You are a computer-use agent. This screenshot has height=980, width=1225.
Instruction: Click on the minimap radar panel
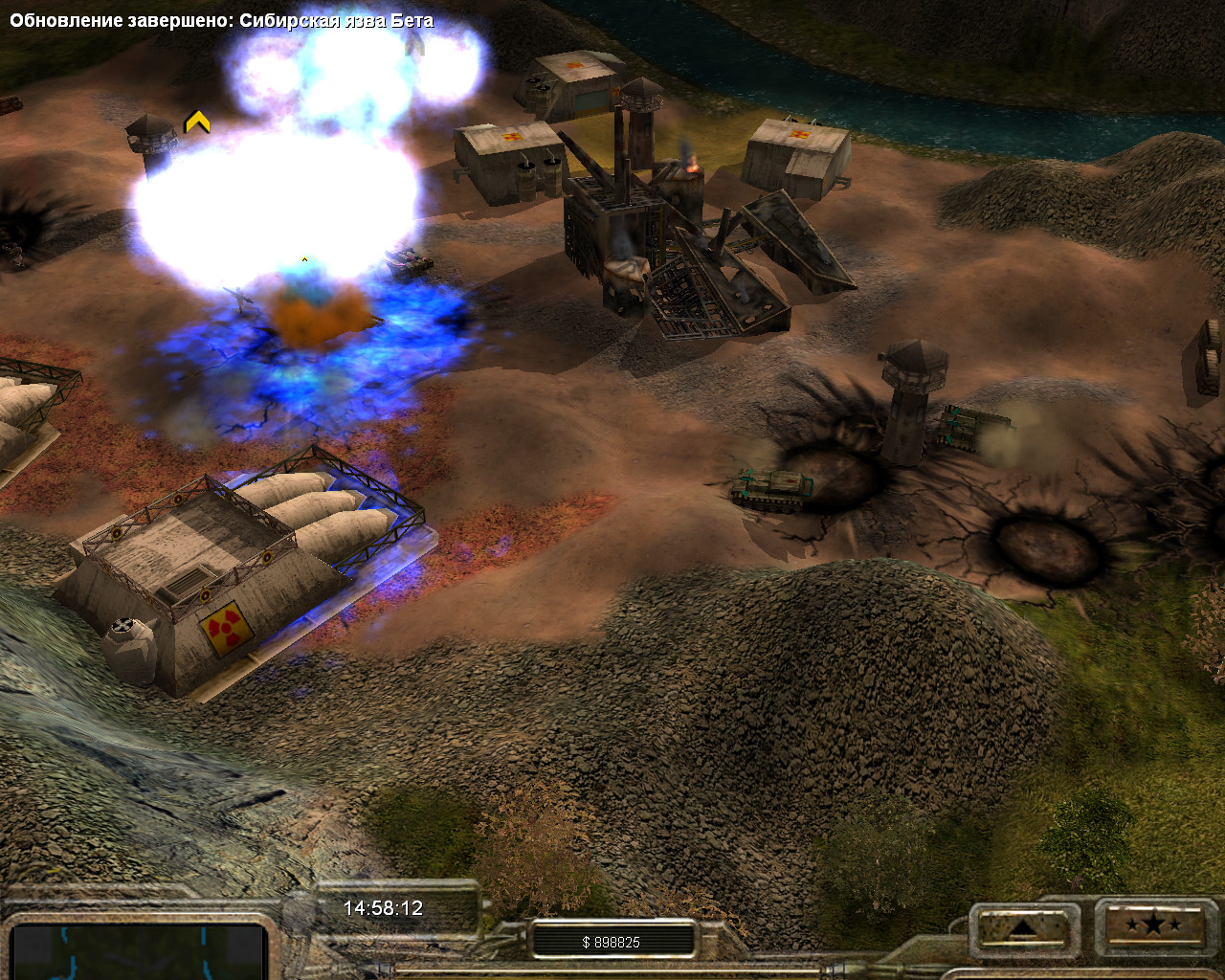click(x=139, y=951)
